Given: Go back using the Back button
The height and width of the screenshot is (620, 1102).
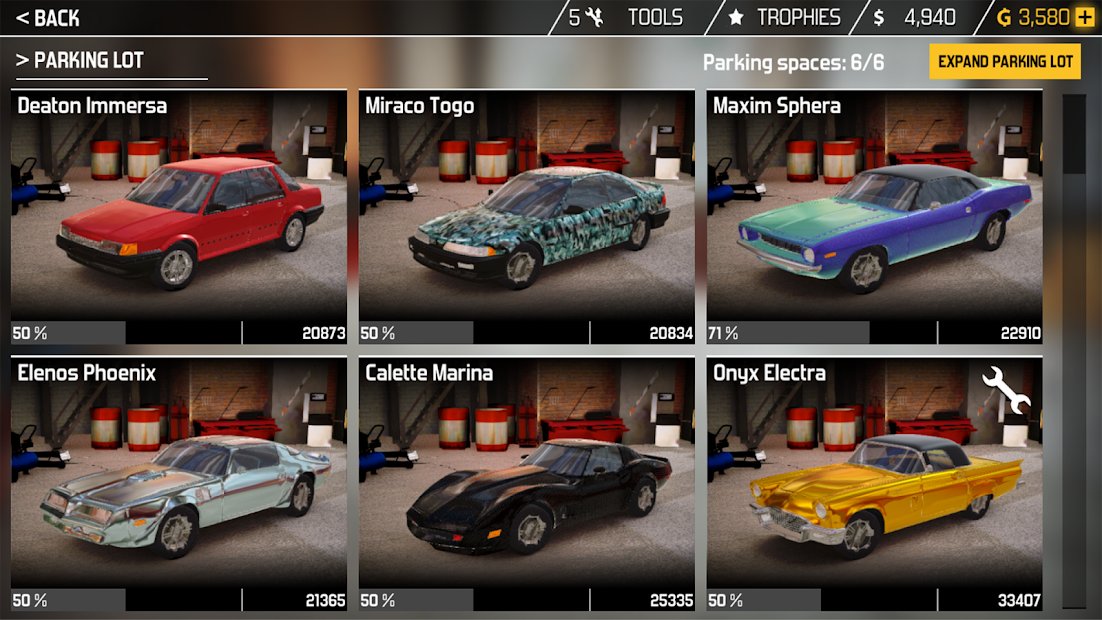Looking at the screenshot, I should [x=48, y=18].
